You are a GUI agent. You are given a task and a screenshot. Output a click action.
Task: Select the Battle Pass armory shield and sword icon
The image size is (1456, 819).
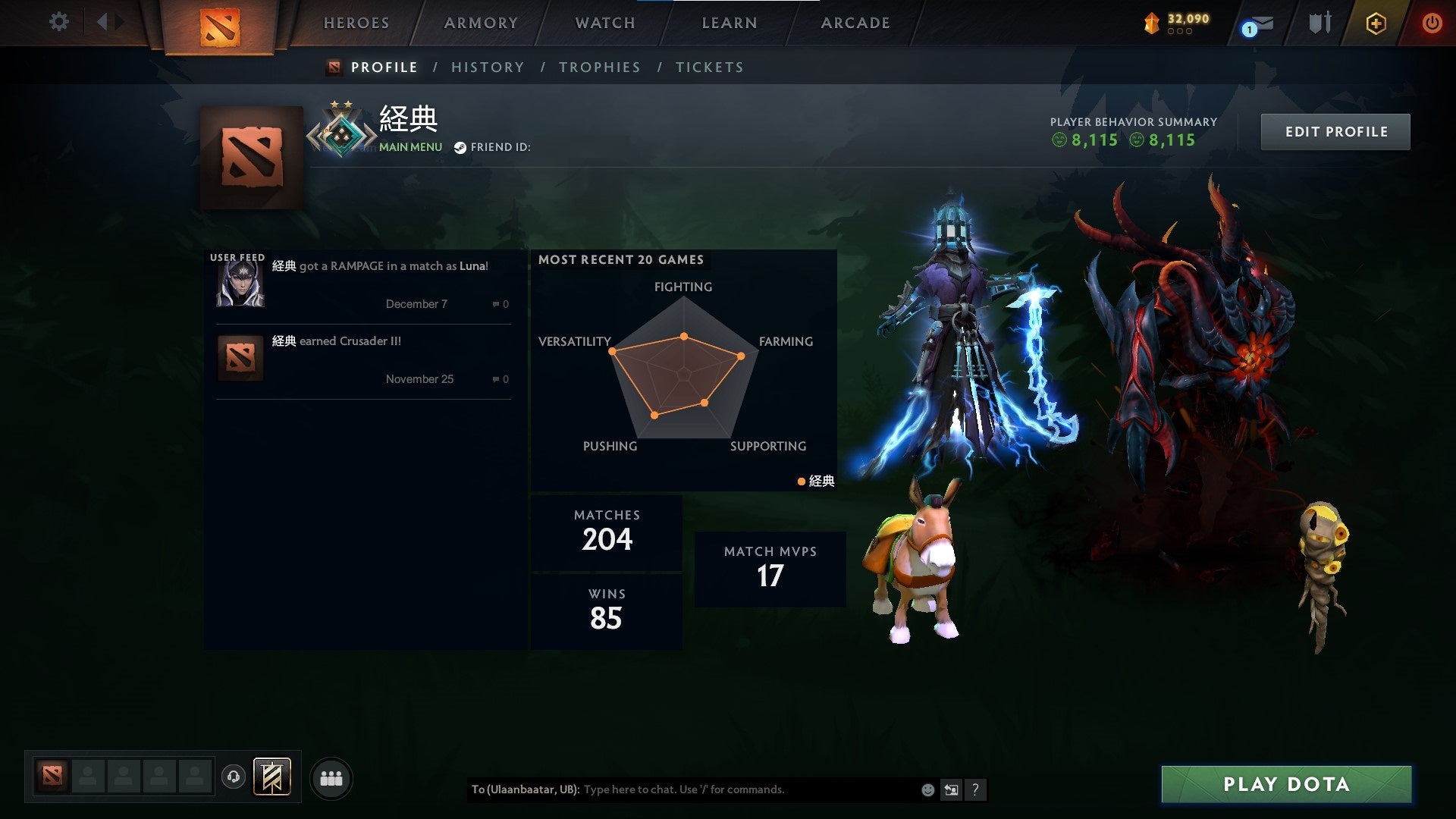[1319, 23]
